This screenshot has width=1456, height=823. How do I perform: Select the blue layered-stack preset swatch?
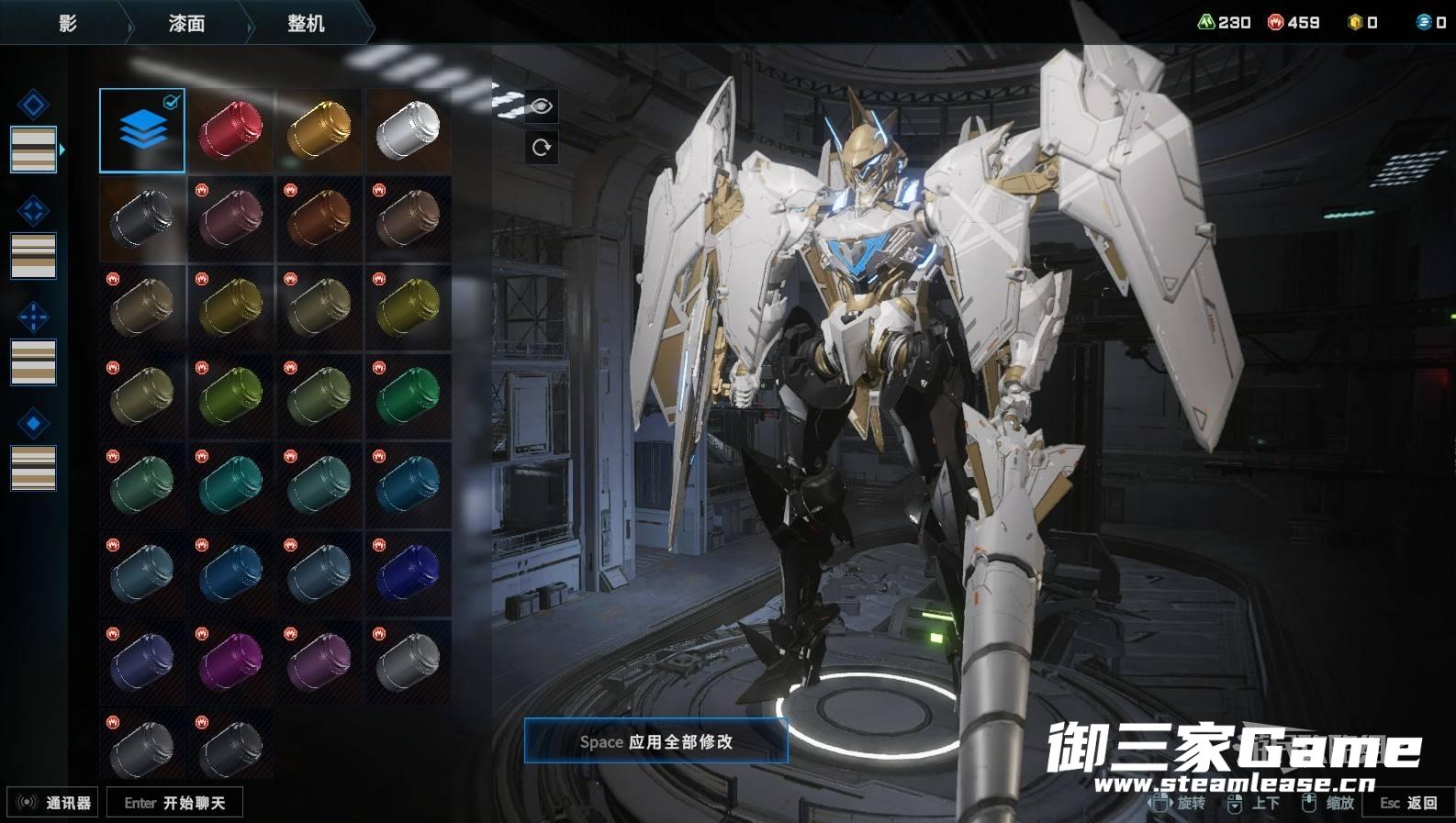click(142, 130)
